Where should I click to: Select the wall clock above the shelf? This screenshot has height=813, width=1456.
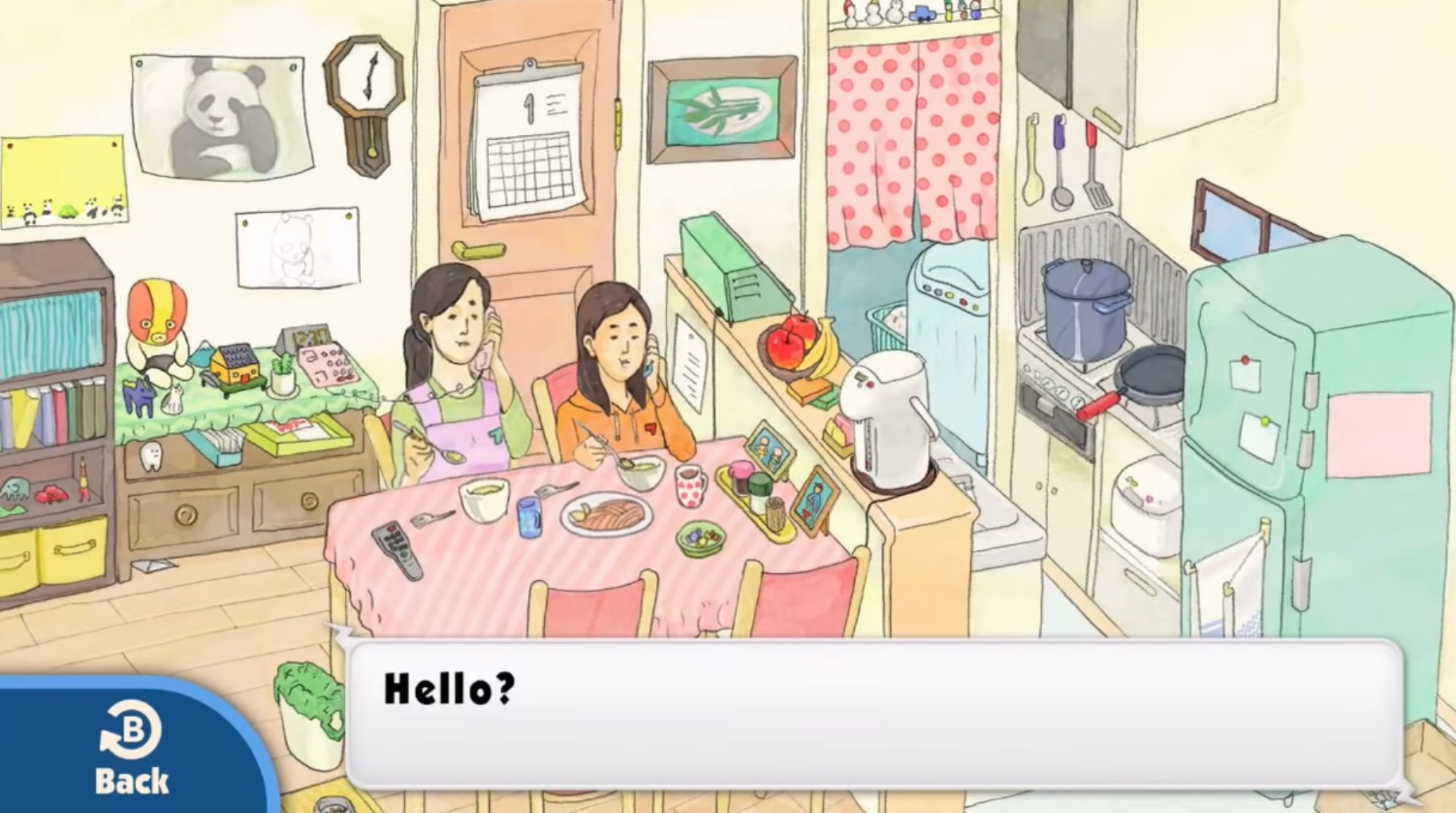click(x=364, y=103)
